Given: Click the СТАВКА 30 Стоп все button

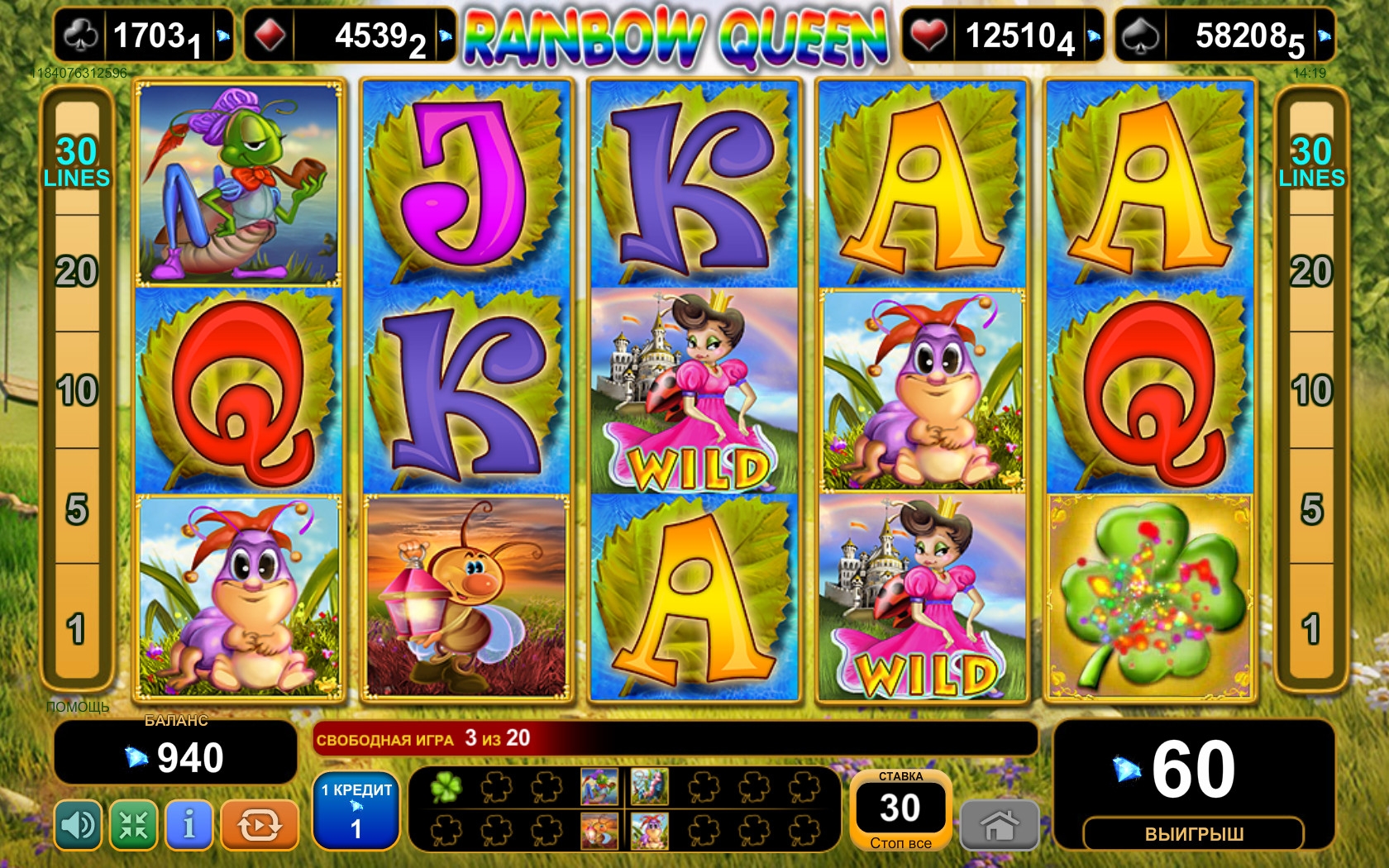Looking at the screenshot, I should click(x=900, y=811).
